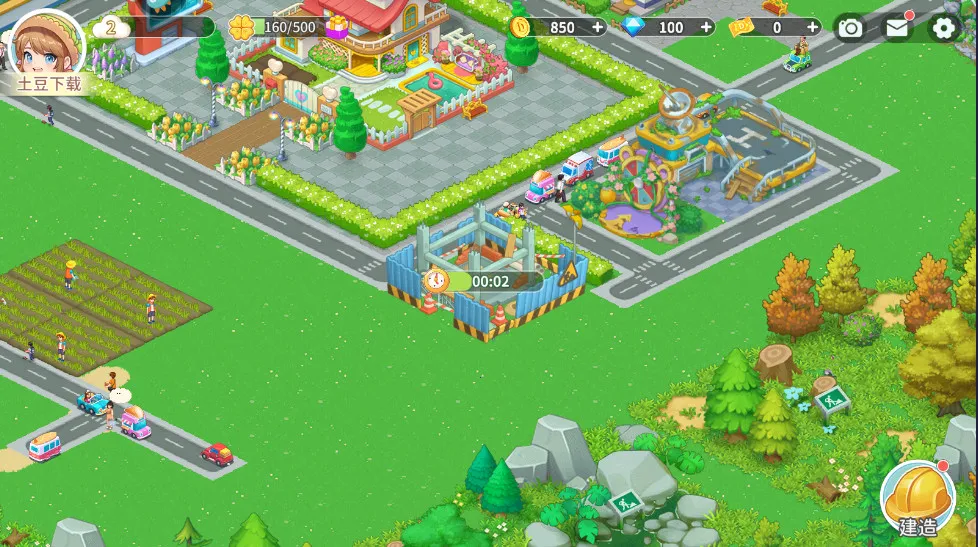Screen dimensions: 978x547
Task: Claim the gift box on the clover bar
Action: pos(337,27)
